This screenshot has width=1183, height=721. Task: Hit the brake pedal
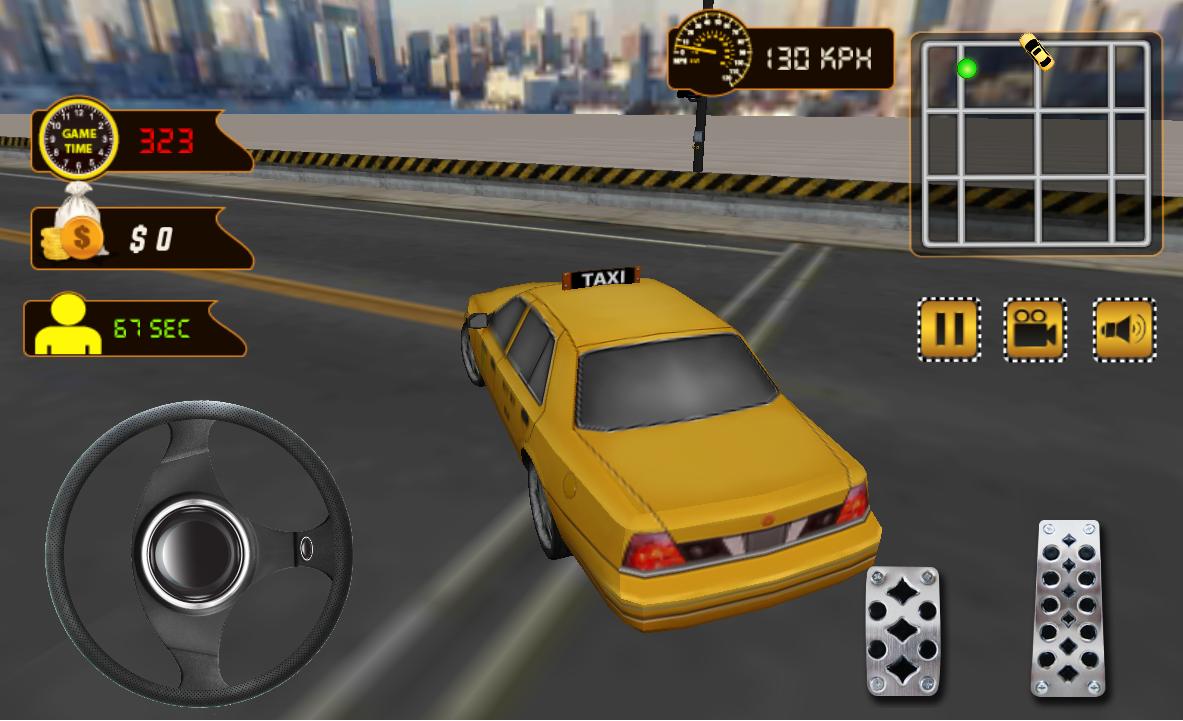pos(903,629)
